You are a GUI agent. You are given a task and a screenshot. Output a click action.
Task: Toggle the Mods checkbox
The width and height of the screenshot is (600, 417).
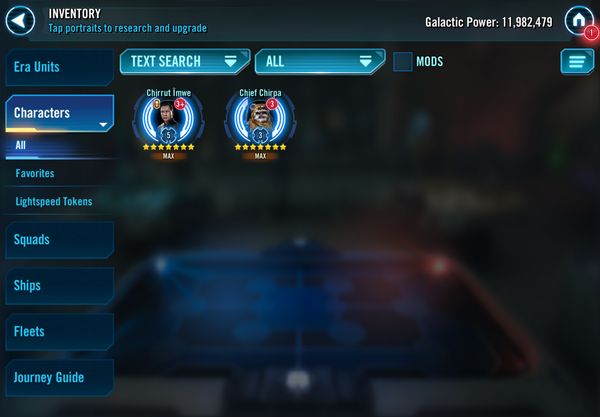(403, 62)
